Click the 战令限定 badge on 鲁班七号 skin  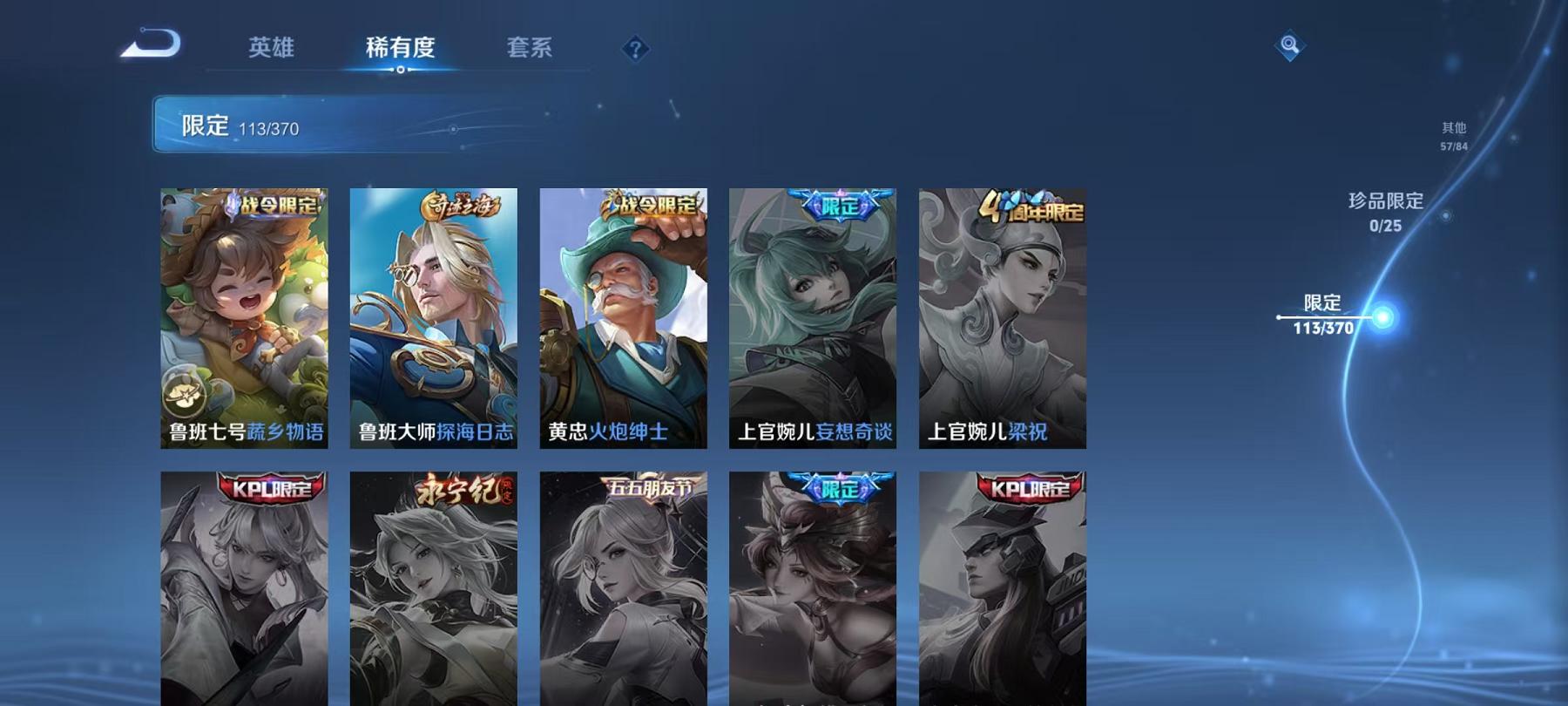pos(270,202)
